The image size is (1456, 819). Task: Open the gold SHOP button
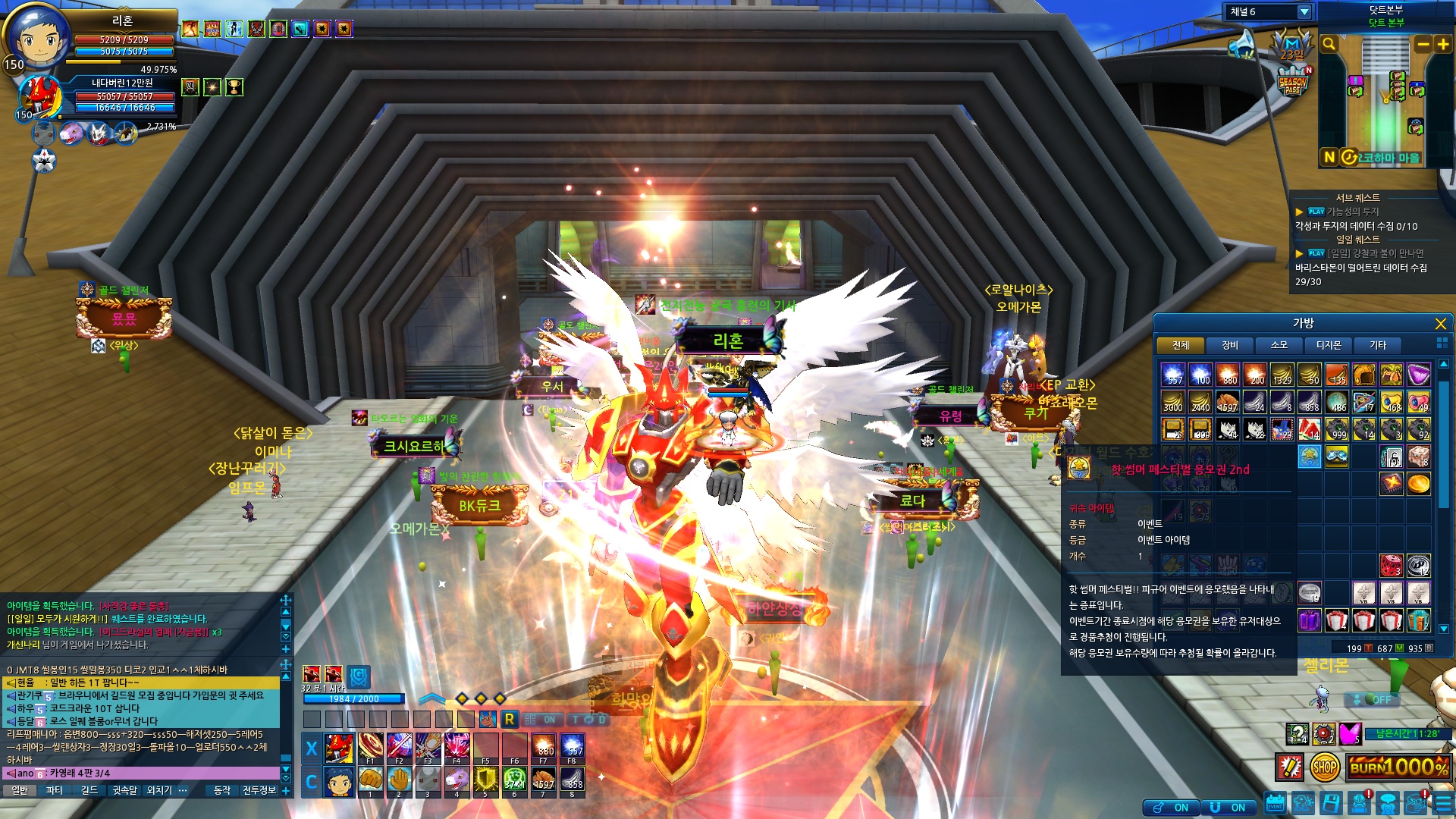pyautogui.click(x=1324, y=767)
